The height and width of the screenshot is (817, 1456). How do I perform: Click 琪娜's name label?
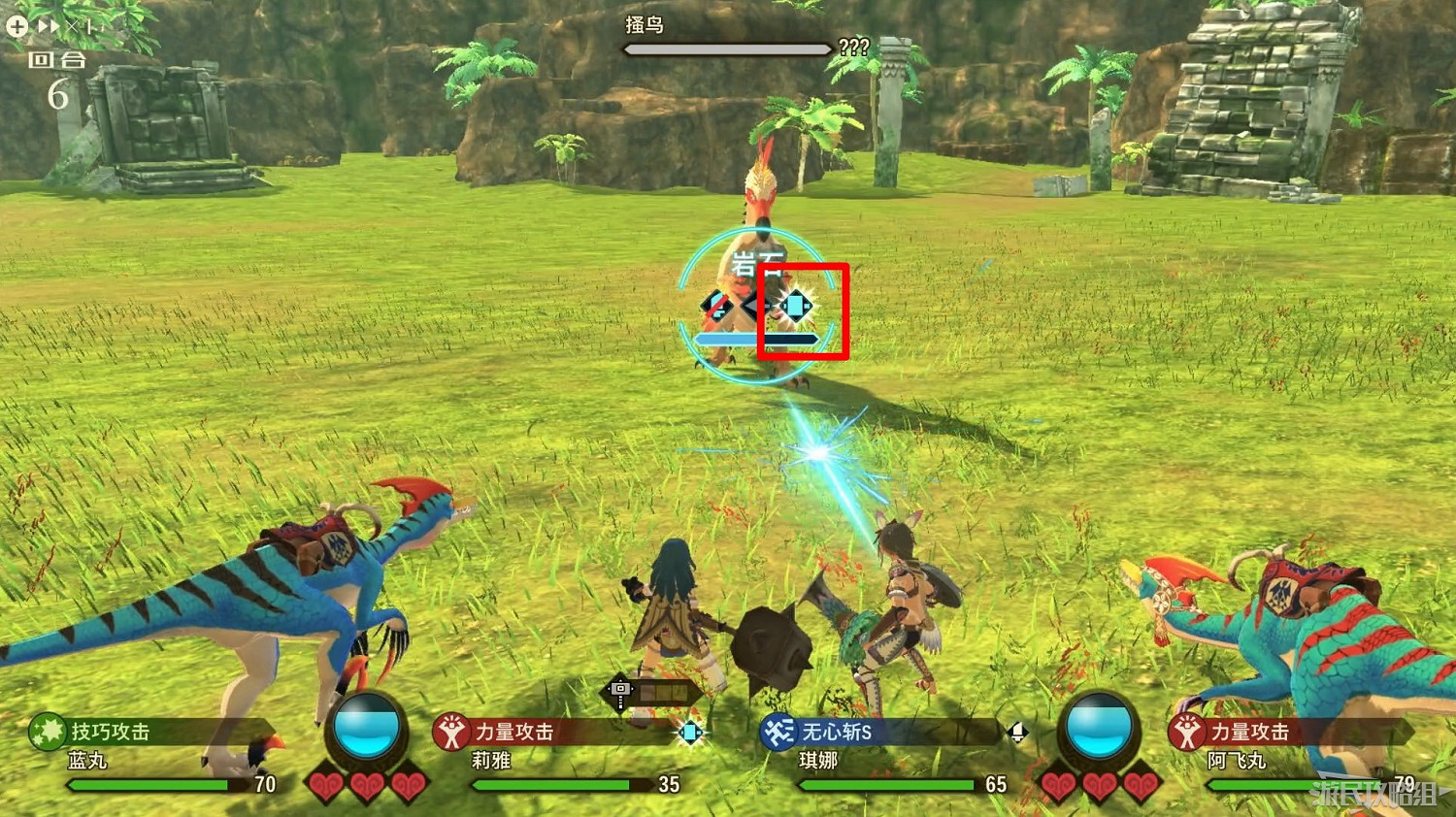(820, 762)
